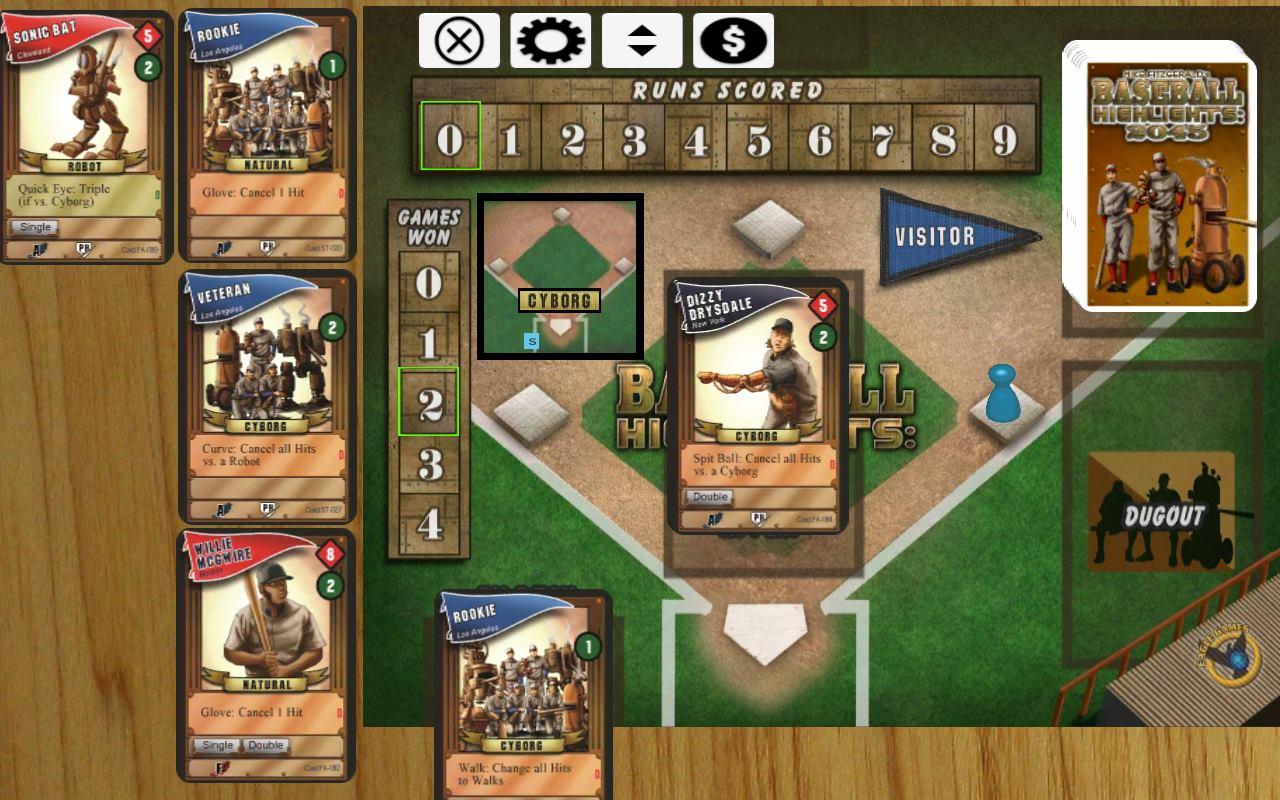Click the blue pawn on first base
Viewport: 1280px width, 800px height.
click(x=1001, y=393)
